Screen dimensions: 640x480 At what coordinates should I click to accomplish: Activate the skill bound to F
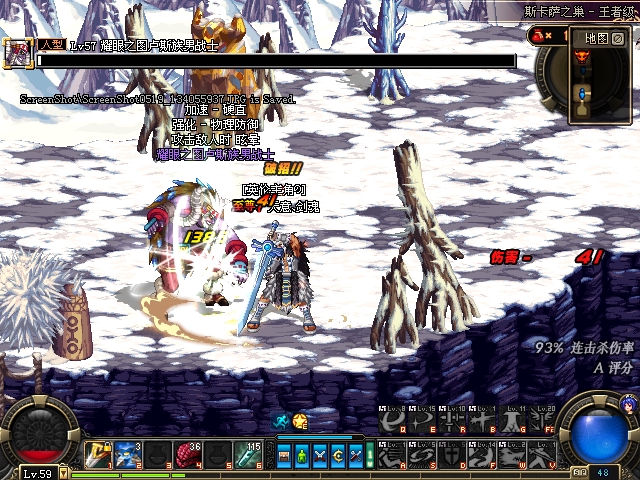pyautogui.click(x=480, y=455)
